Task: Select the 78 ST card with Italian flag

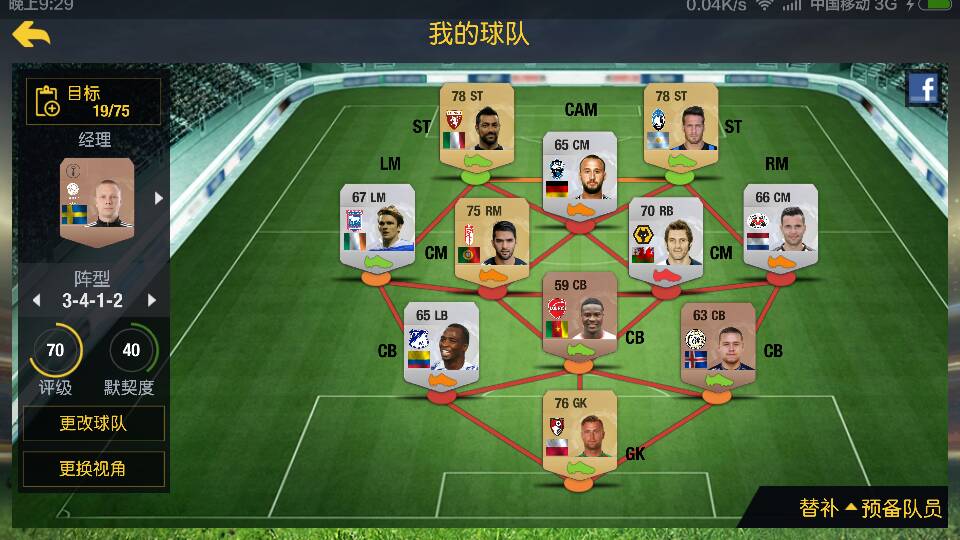Action: pyautogui.click(x=477, y=125)
